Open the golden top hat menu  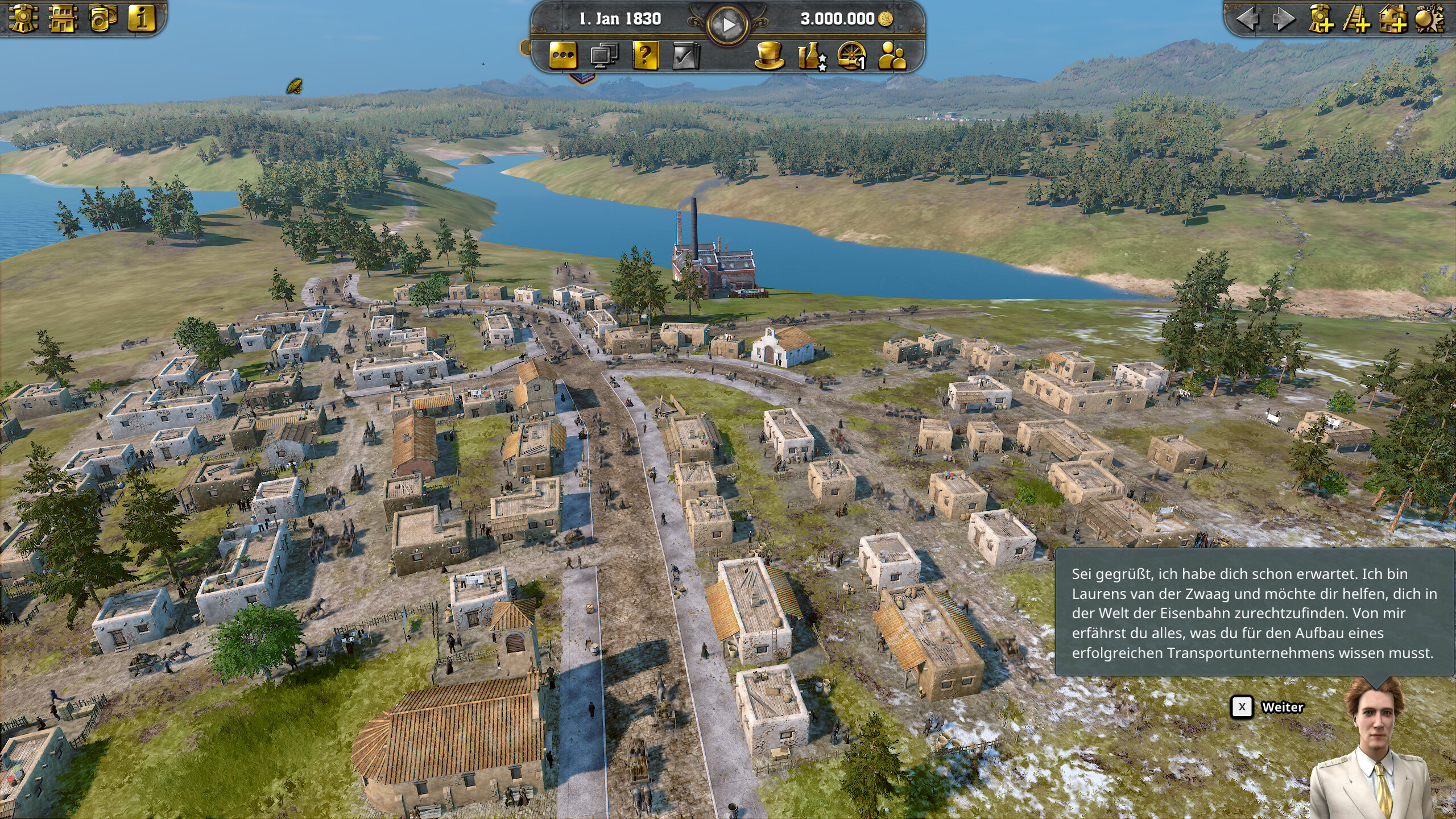(769, 56)
